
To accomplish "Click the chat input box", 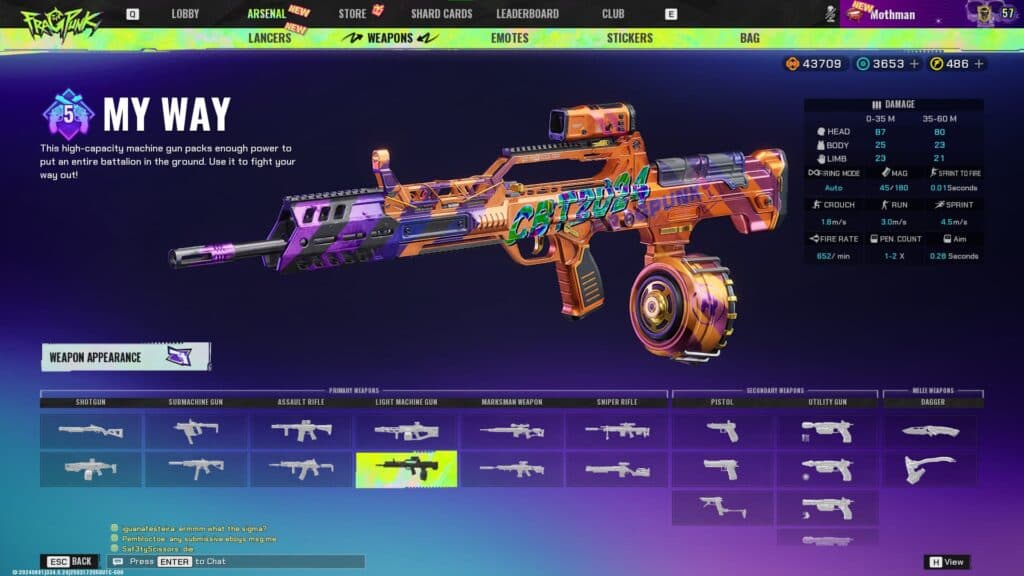I will (x=240, y=562).
